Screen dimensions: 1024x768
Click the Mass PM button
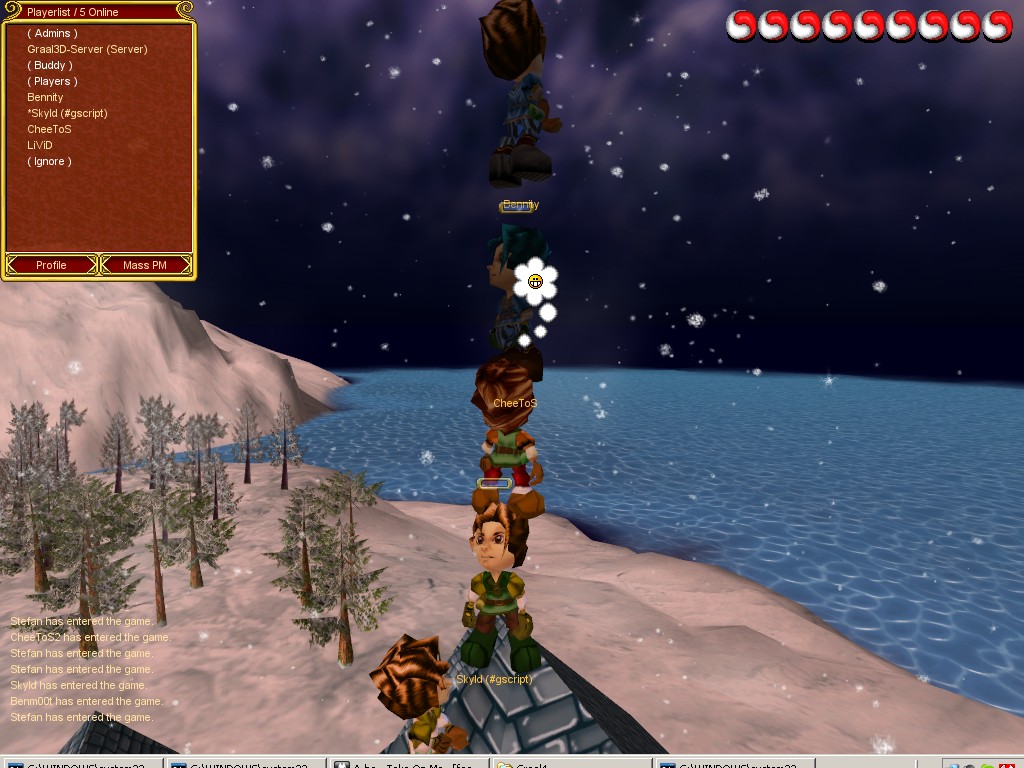(145, 265)
